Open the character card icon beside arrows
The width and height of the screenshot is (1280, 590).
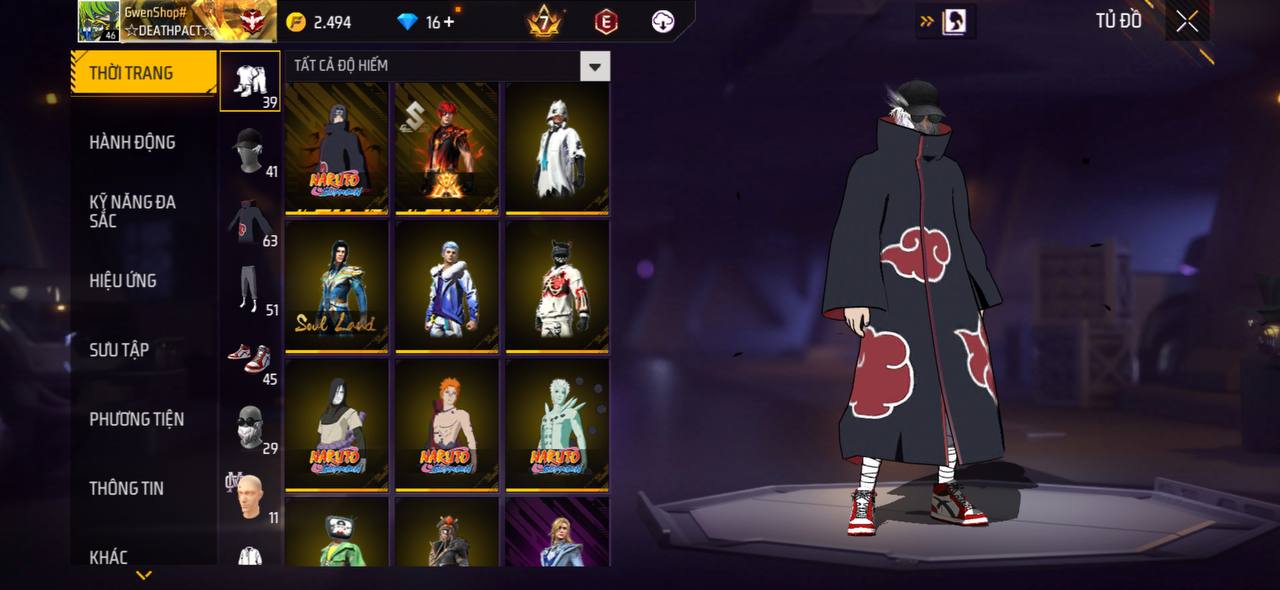(x=954, y=21)
